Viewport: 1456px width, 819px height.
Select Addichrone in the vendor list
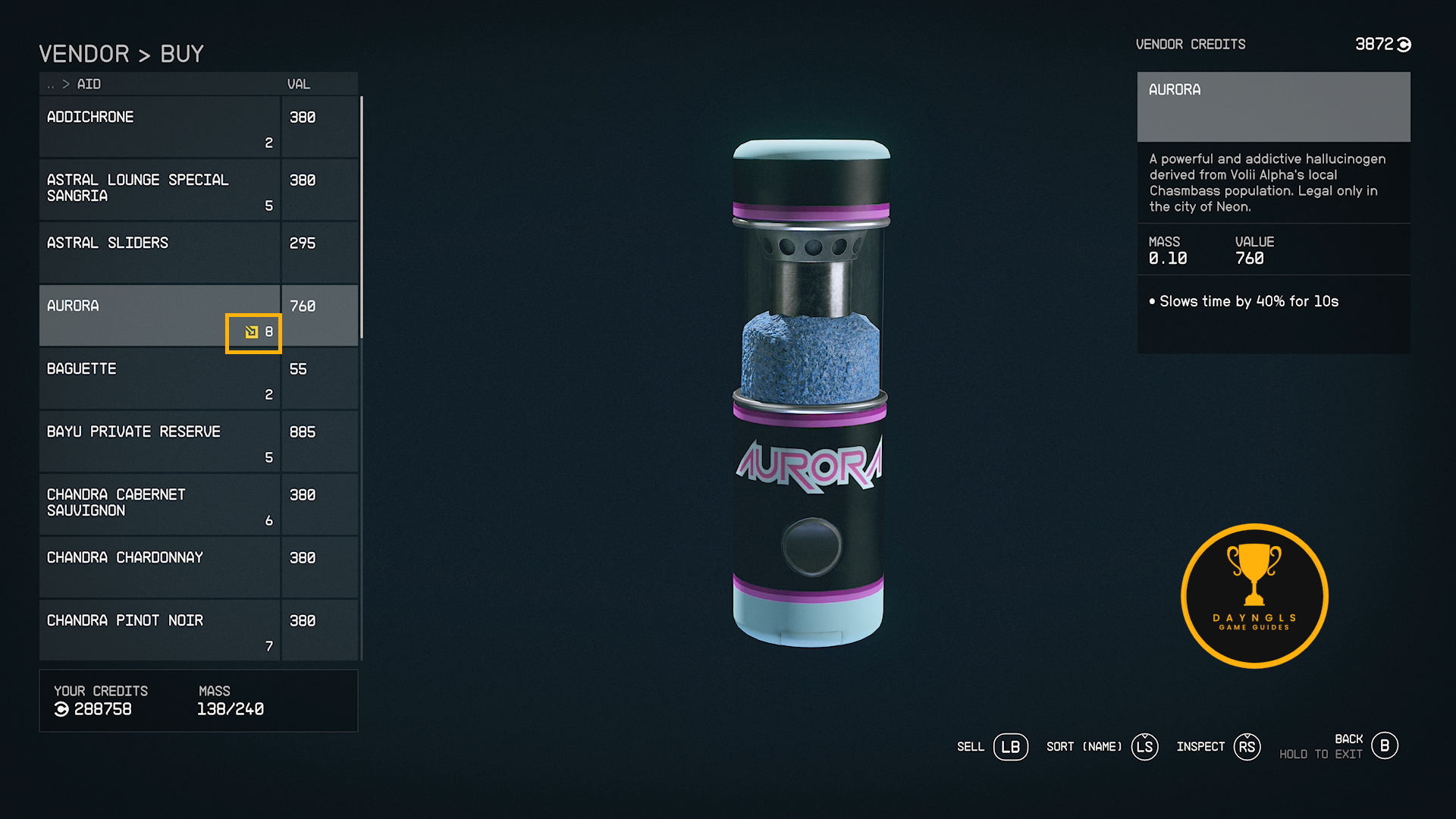click(x=159, y=127)
